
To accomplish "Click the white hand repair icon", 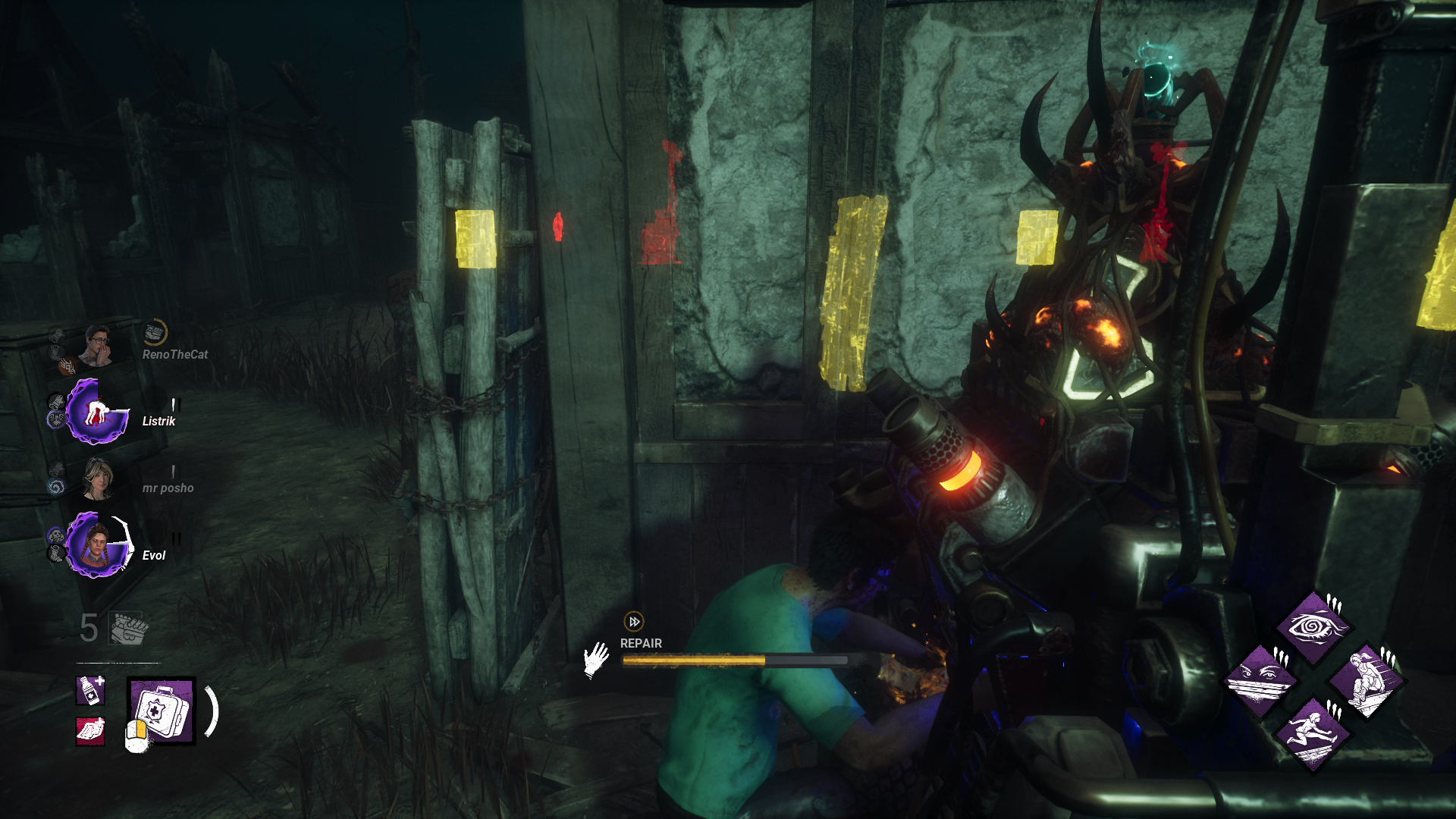I will pyautogui.click(x=597, y=659).
